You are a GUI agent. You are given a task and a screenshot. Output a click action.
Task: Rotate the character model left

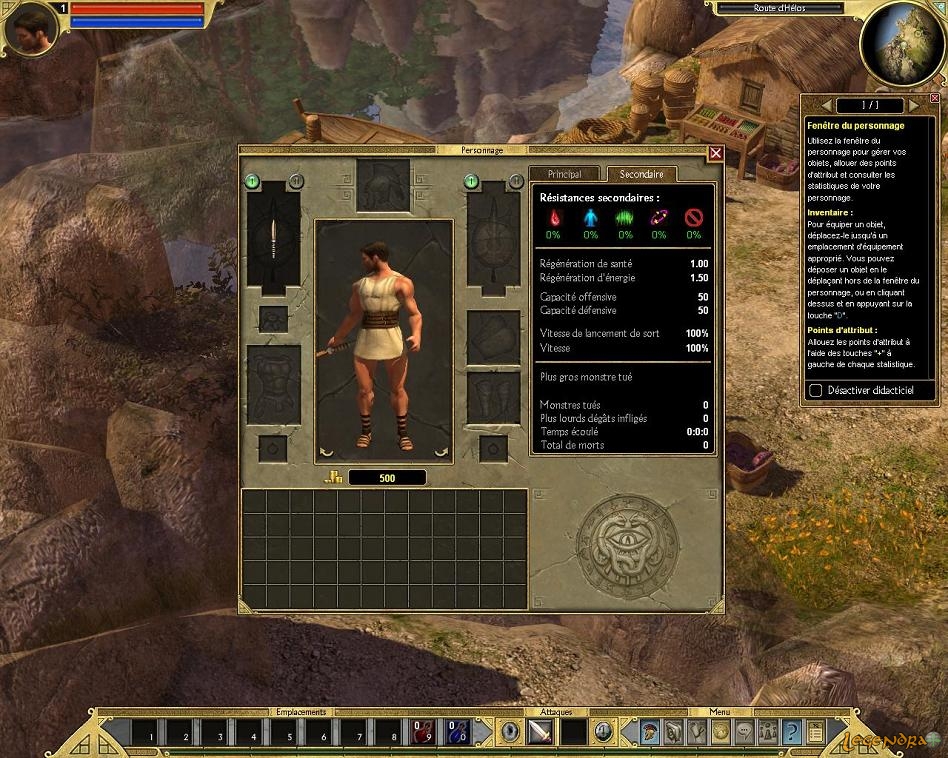point(325,452)
